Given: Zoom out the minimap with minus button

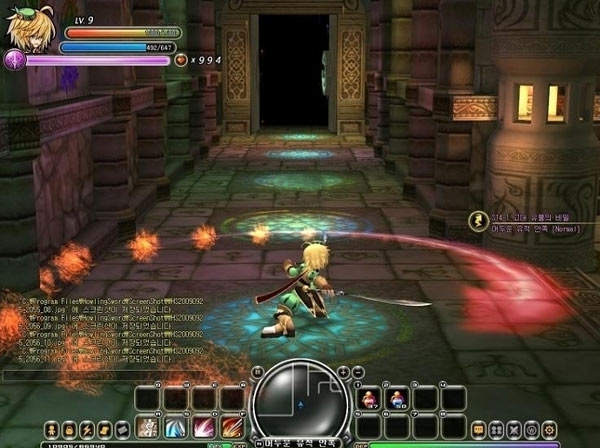Looking at the screenshot, I should pyautogui.click(x=358, y=371).
